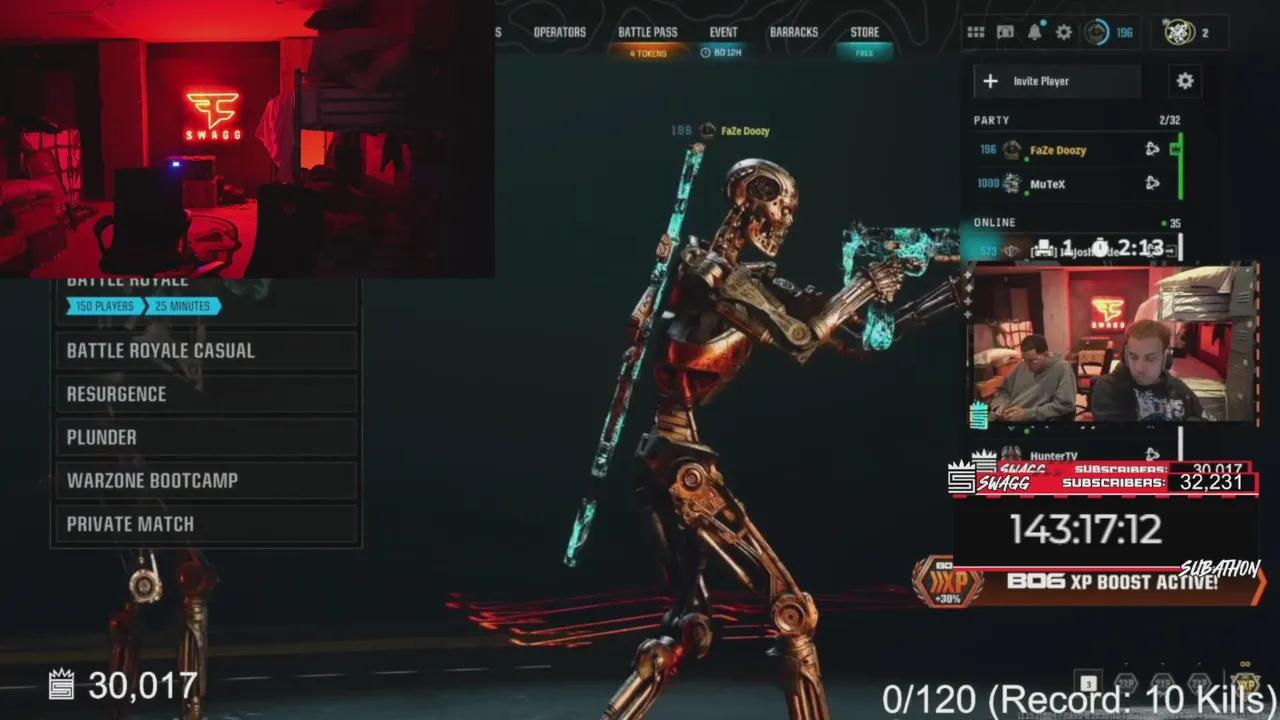Viewport: 1280px width, 720px height.
Task: Click the apps grid icon at top right
Action: click(x=976, y=32)
